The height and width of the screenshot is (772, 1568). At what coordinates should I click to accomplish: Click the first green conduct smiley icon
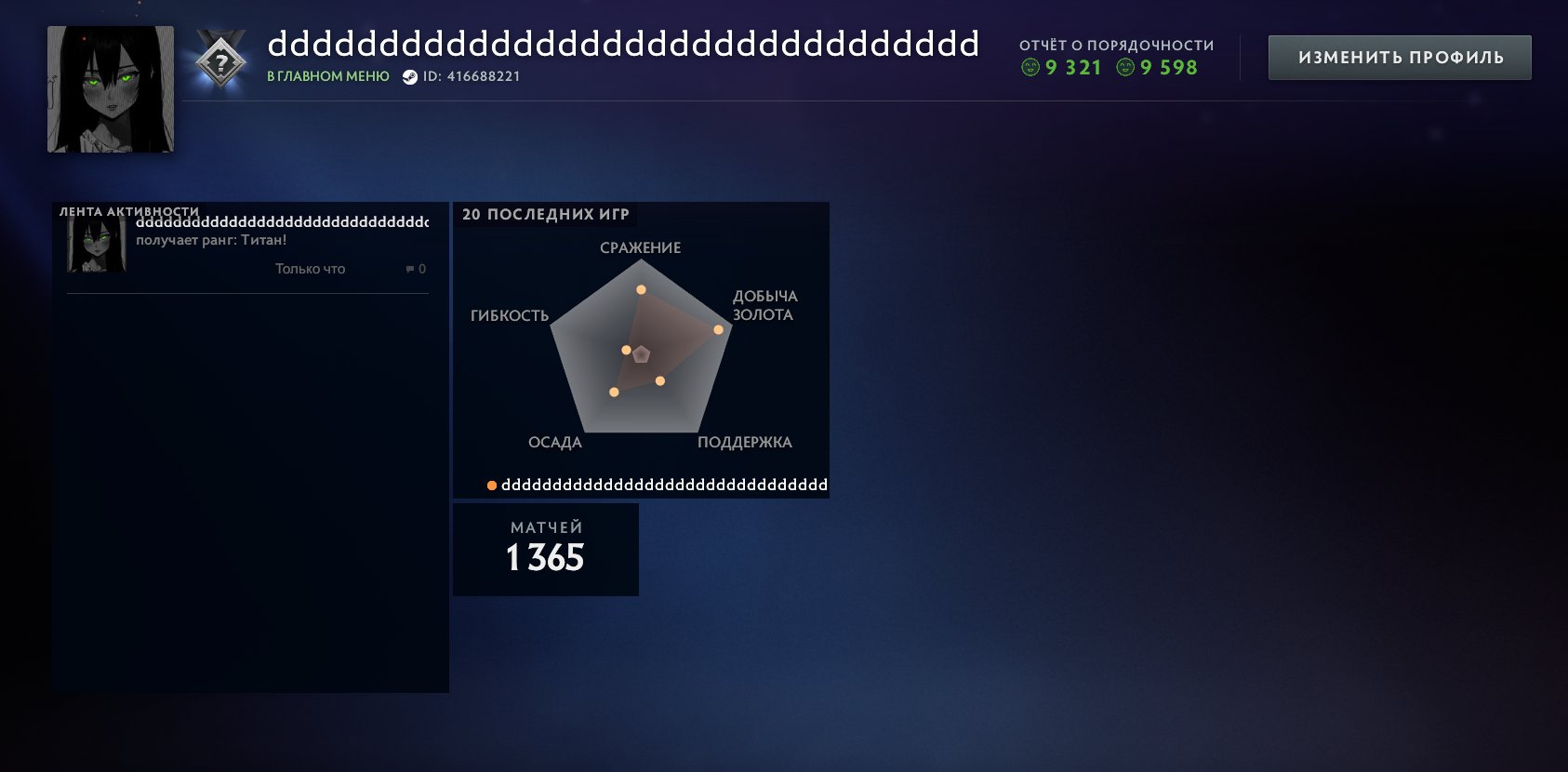[1031, 67]
